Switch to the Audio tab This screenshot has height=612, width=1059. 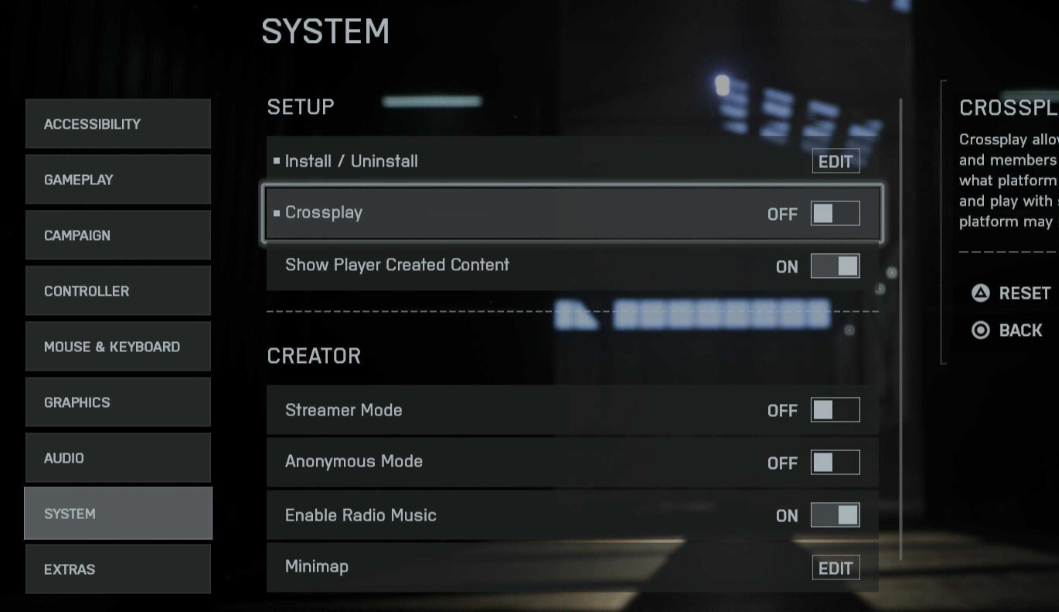(x=118, y=458)
